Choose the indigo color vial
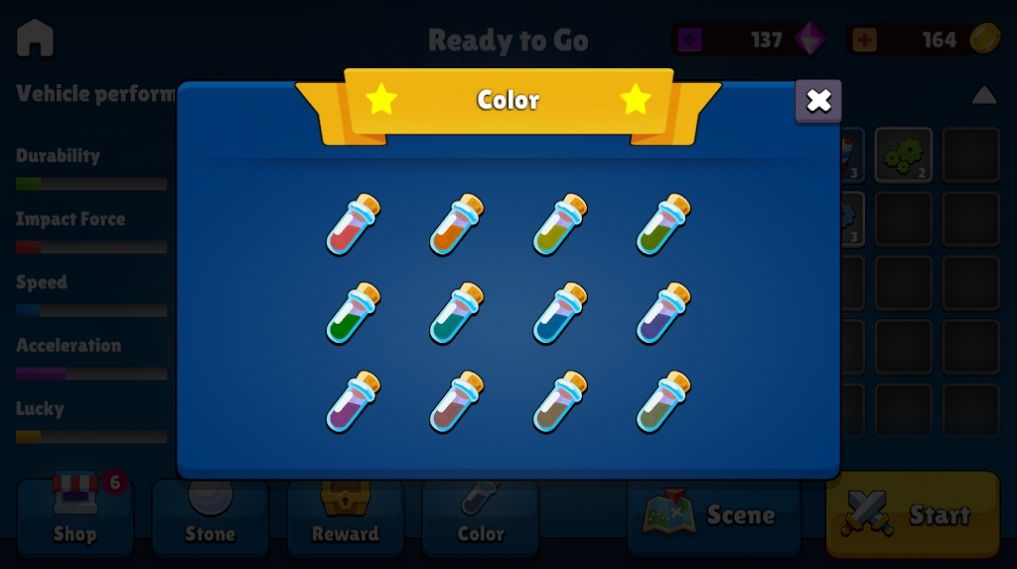The height and width of the screenshot is (569, 1017). pos(663,314)
